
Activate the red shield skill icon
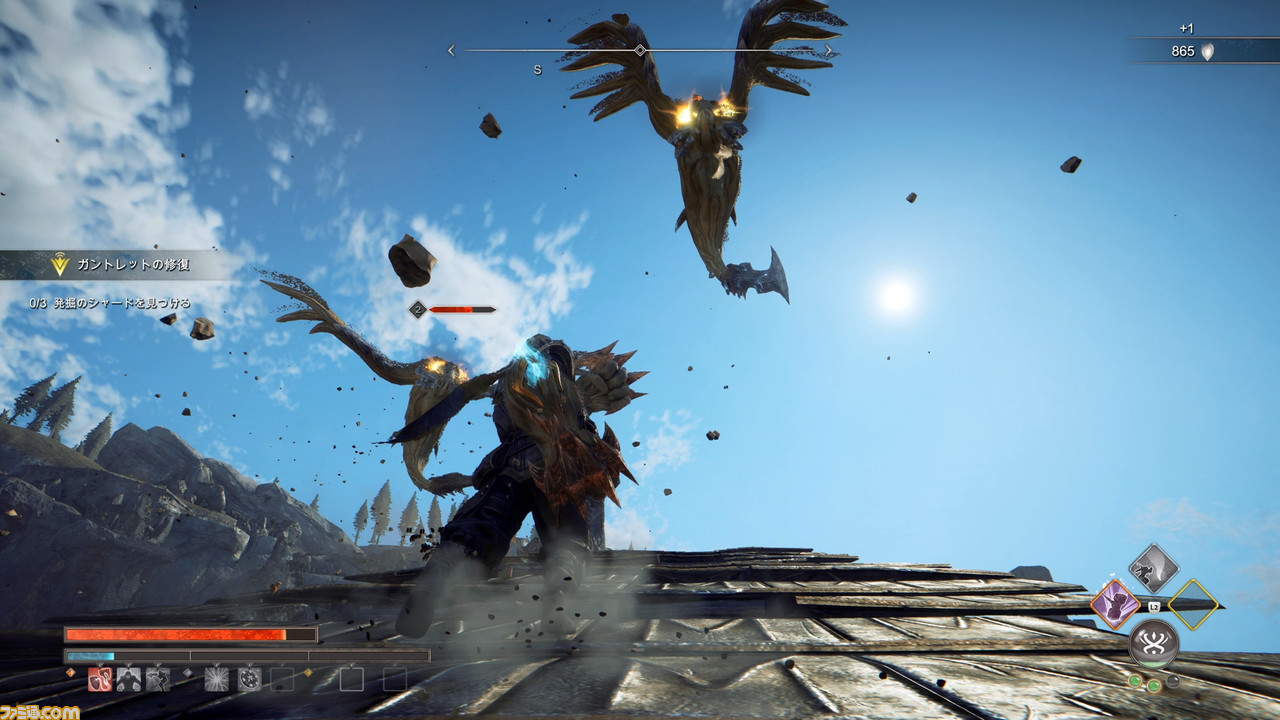tap(100, 680)
